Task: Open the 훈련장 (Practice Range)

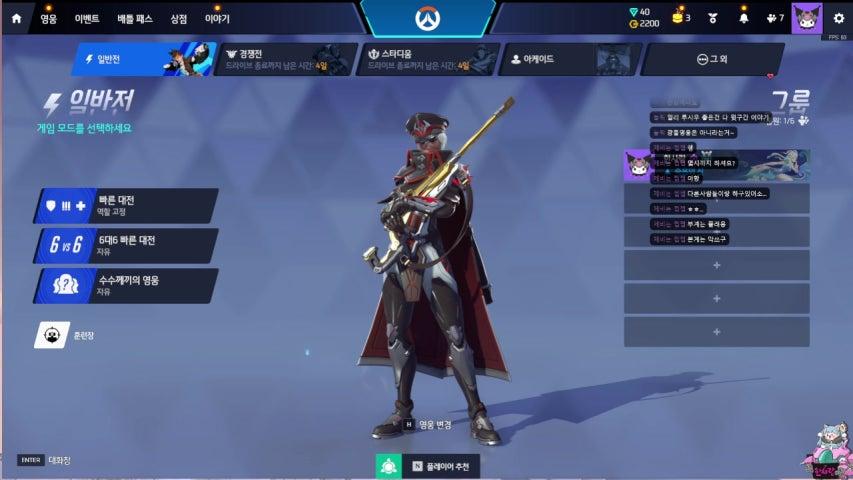Action: [70, 336]
